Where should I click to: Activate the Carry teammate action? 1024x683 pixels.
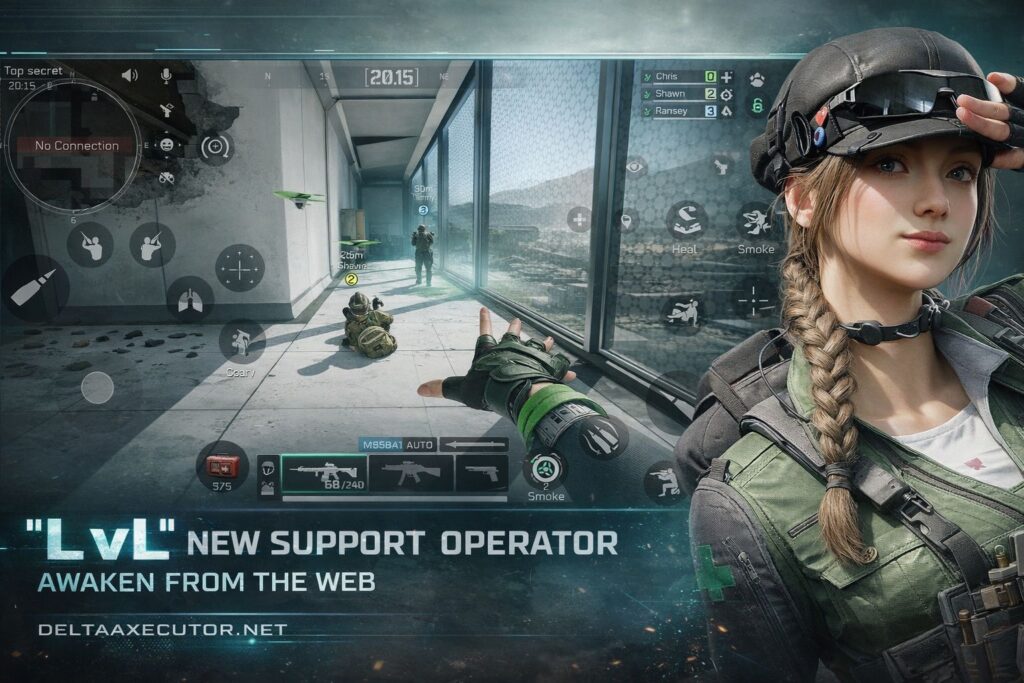pos(241,342)
